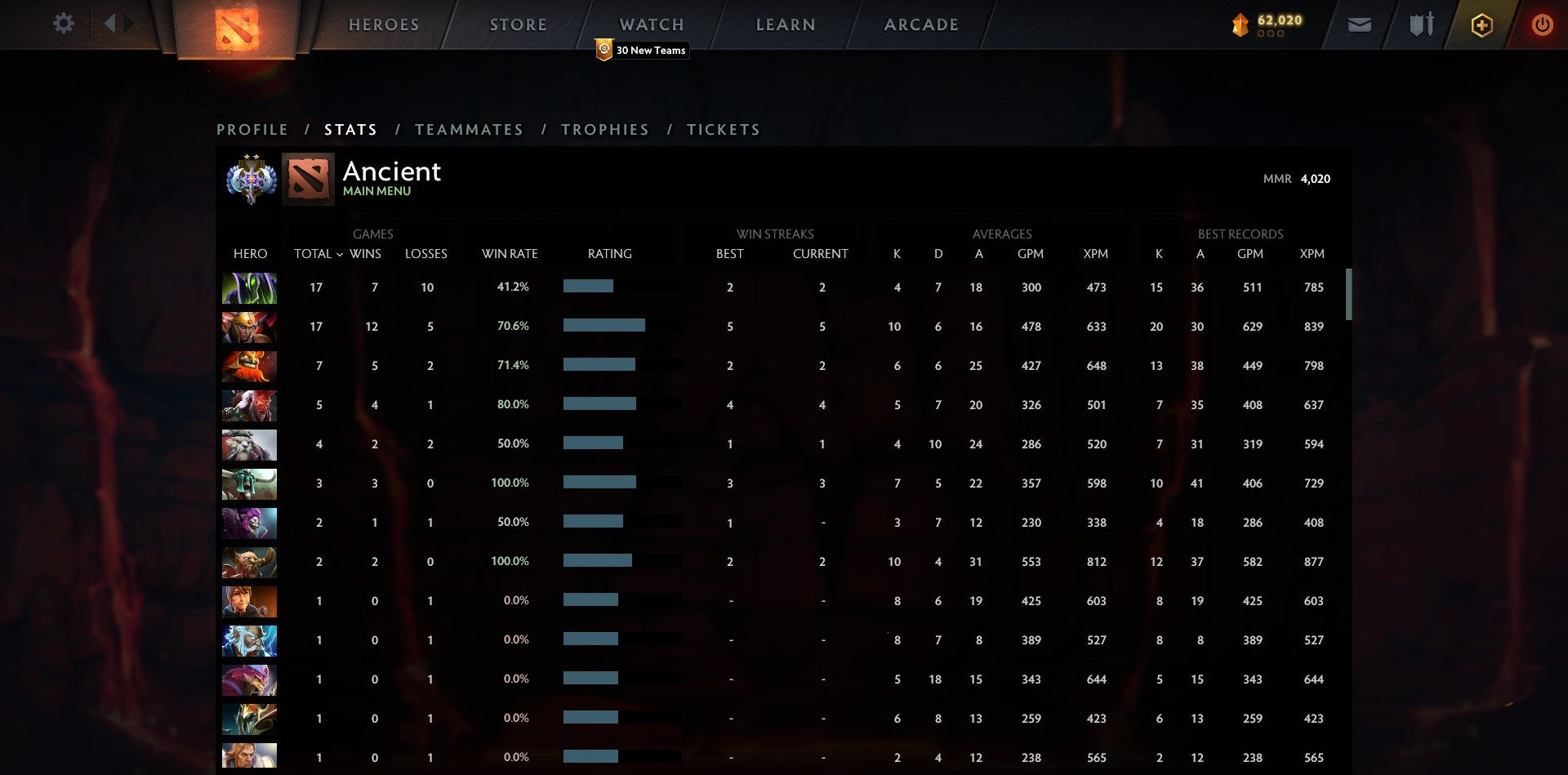Switch to the TEAMMATES tab
Screen dimensions: 1568x775
470,129
